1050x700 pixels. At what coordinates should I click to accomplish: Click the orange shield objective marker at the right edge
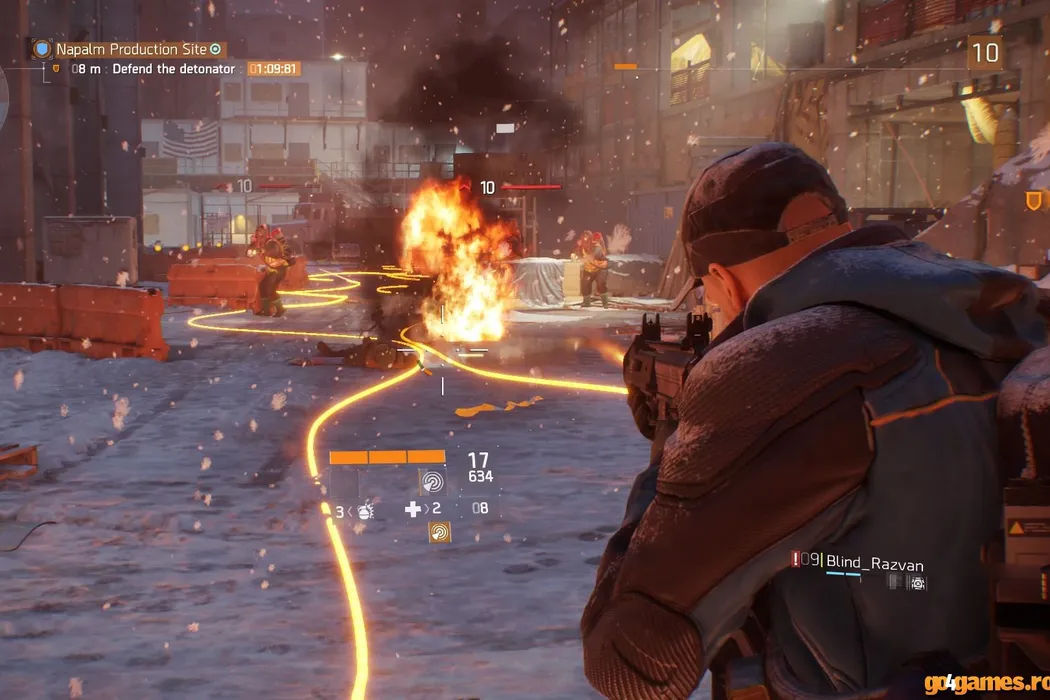pos(1034,201)
